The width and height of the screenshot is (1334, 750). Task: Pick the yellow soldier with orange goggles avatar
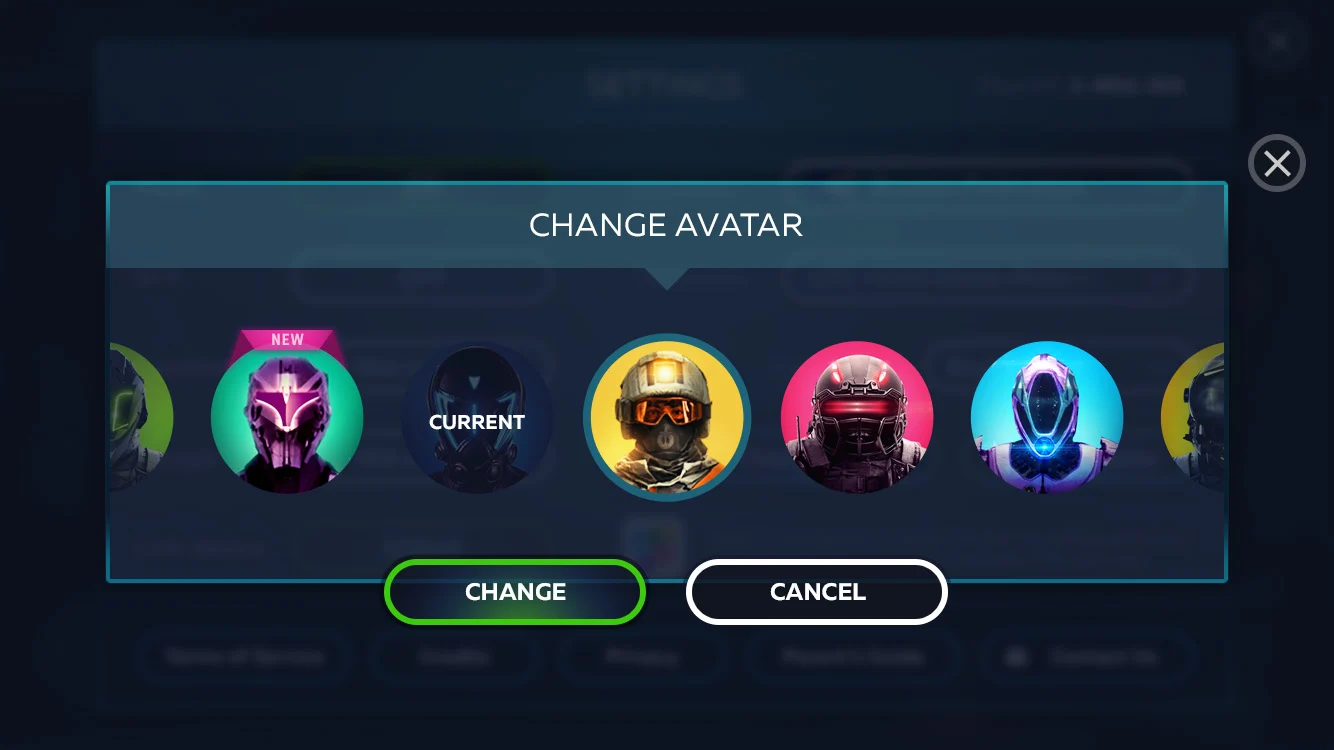(667, 418)
